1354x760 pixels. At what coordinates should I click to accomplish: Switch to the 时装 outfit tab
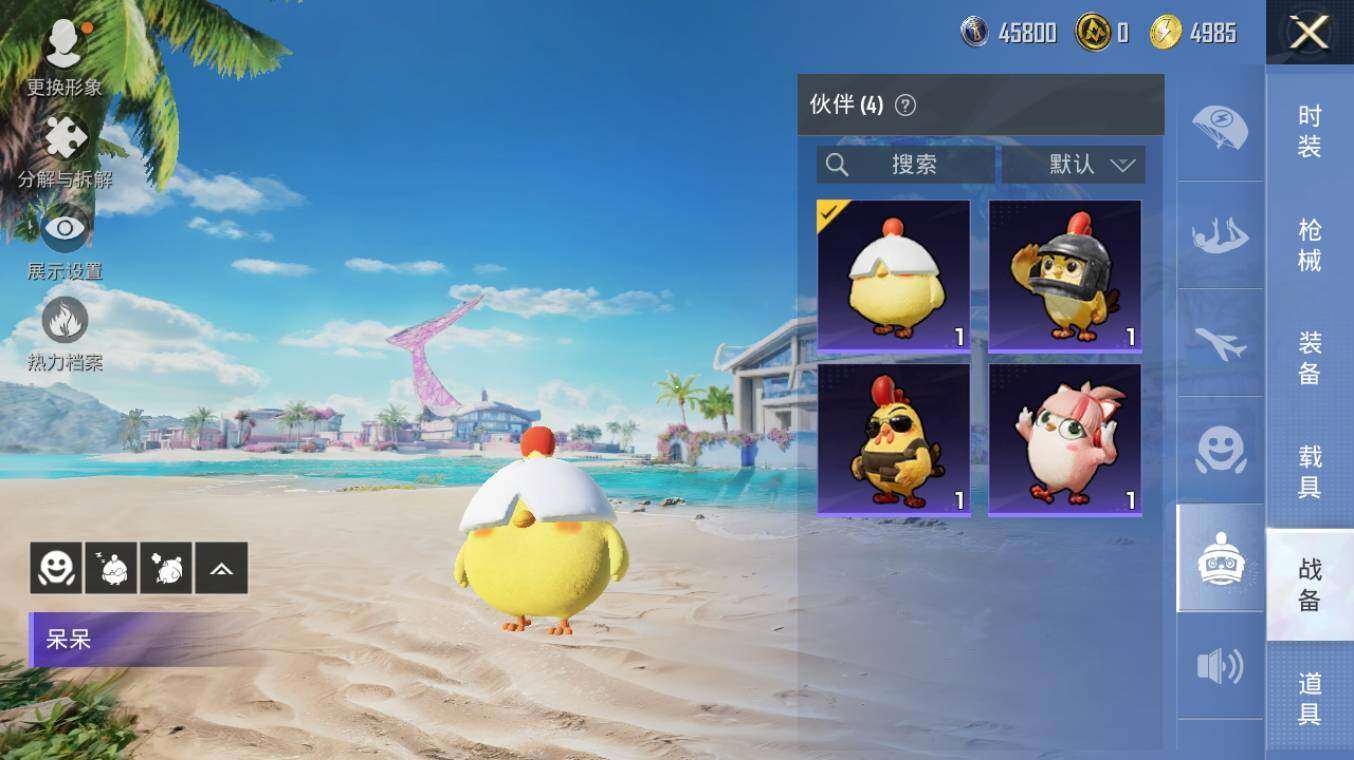(x=1309, y=131)
